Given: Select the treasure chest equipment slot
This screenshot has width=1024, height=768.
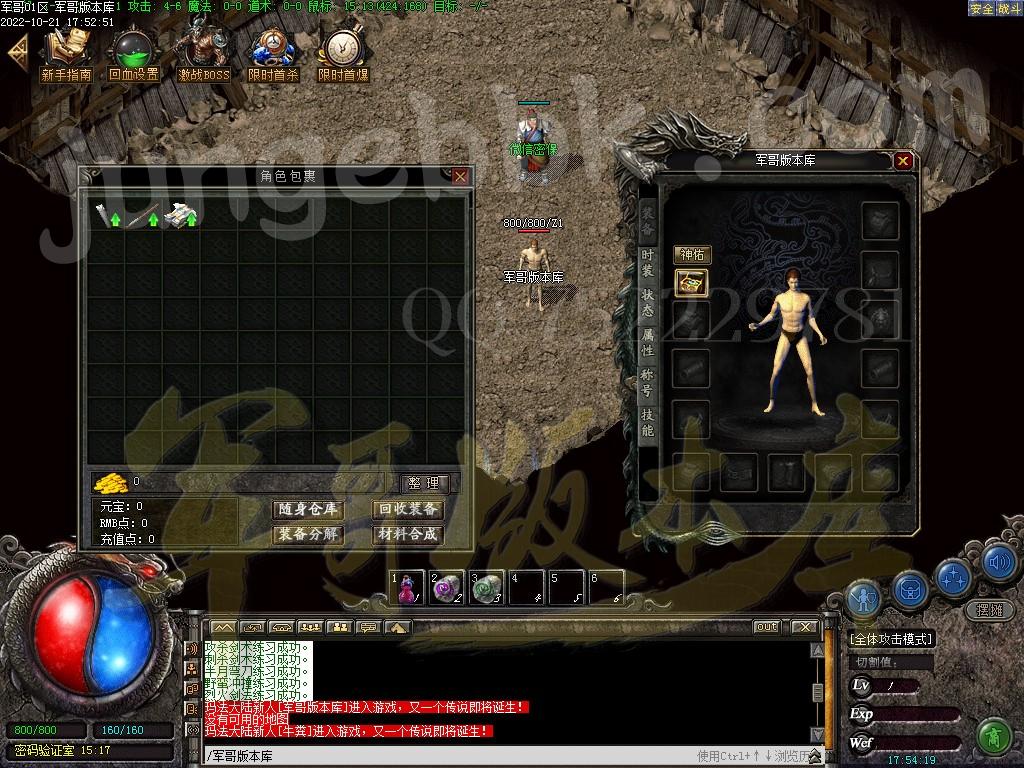Looking at the screenshot, I should point(691,283).
